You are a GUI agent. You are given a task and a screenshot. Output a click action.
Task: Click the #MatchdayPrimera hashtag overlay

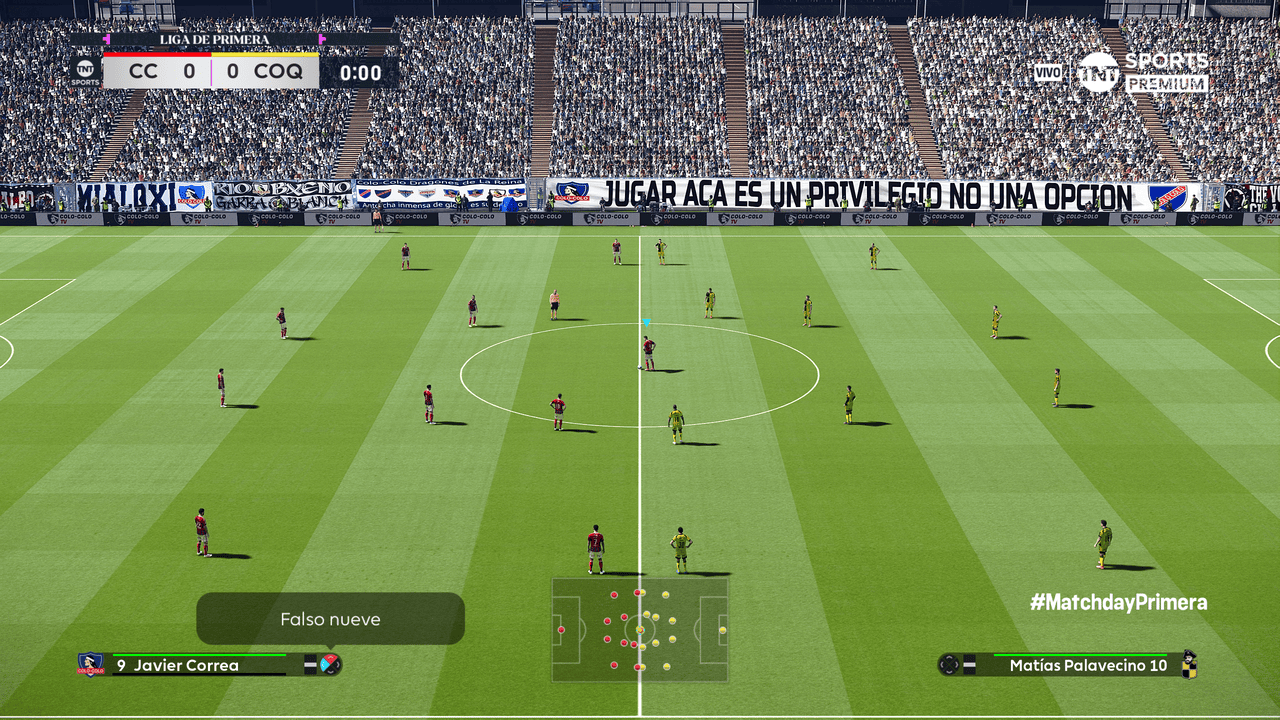(1118, 602)
